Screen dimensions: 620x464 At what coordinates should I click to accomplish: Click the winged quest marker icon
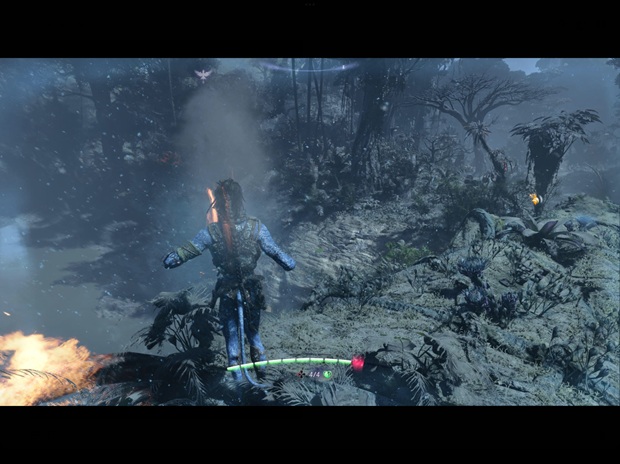(x=205, y=74)
